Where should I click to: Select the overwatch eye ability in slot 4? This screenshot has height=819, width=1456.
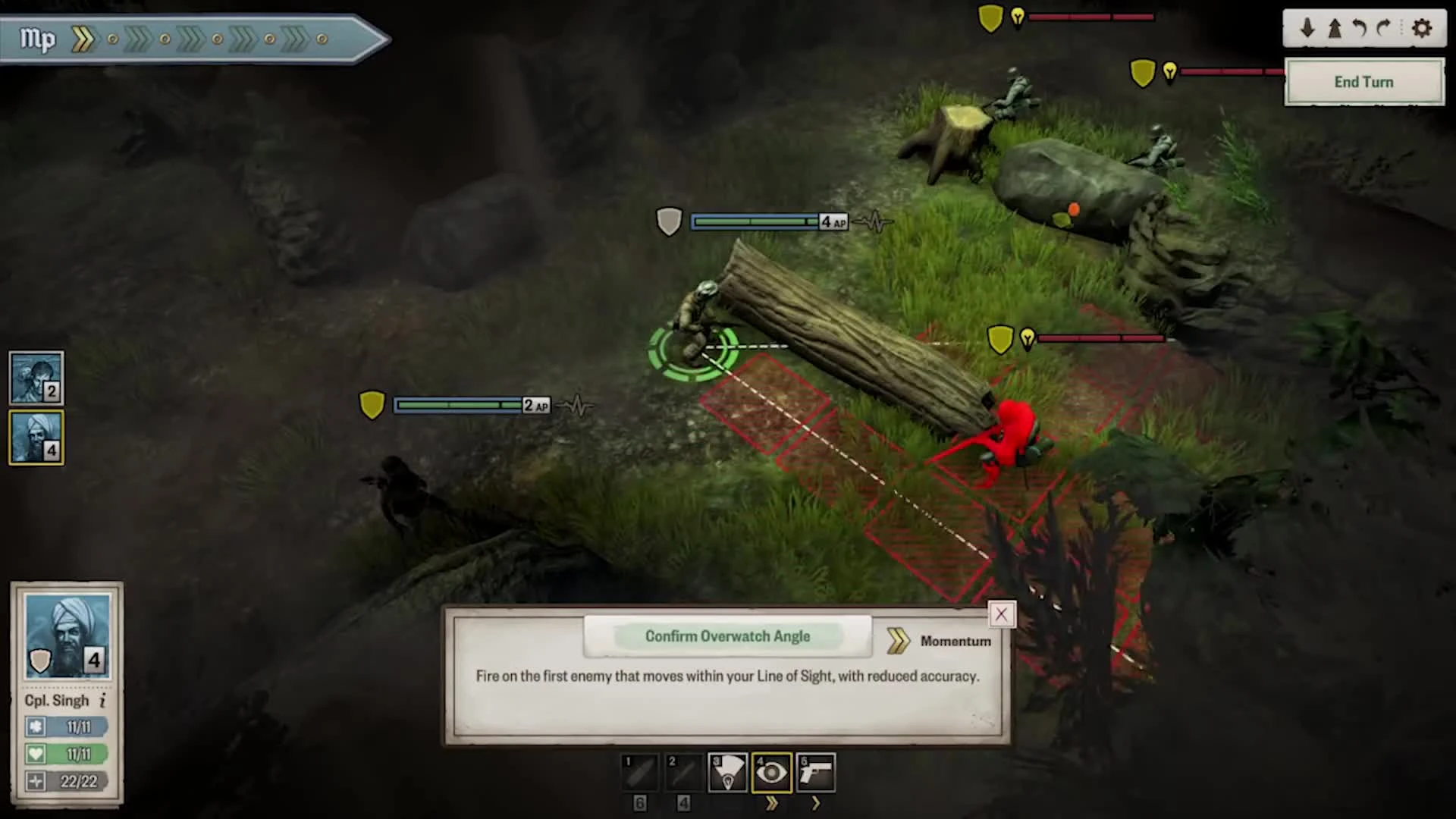[771, 770]
